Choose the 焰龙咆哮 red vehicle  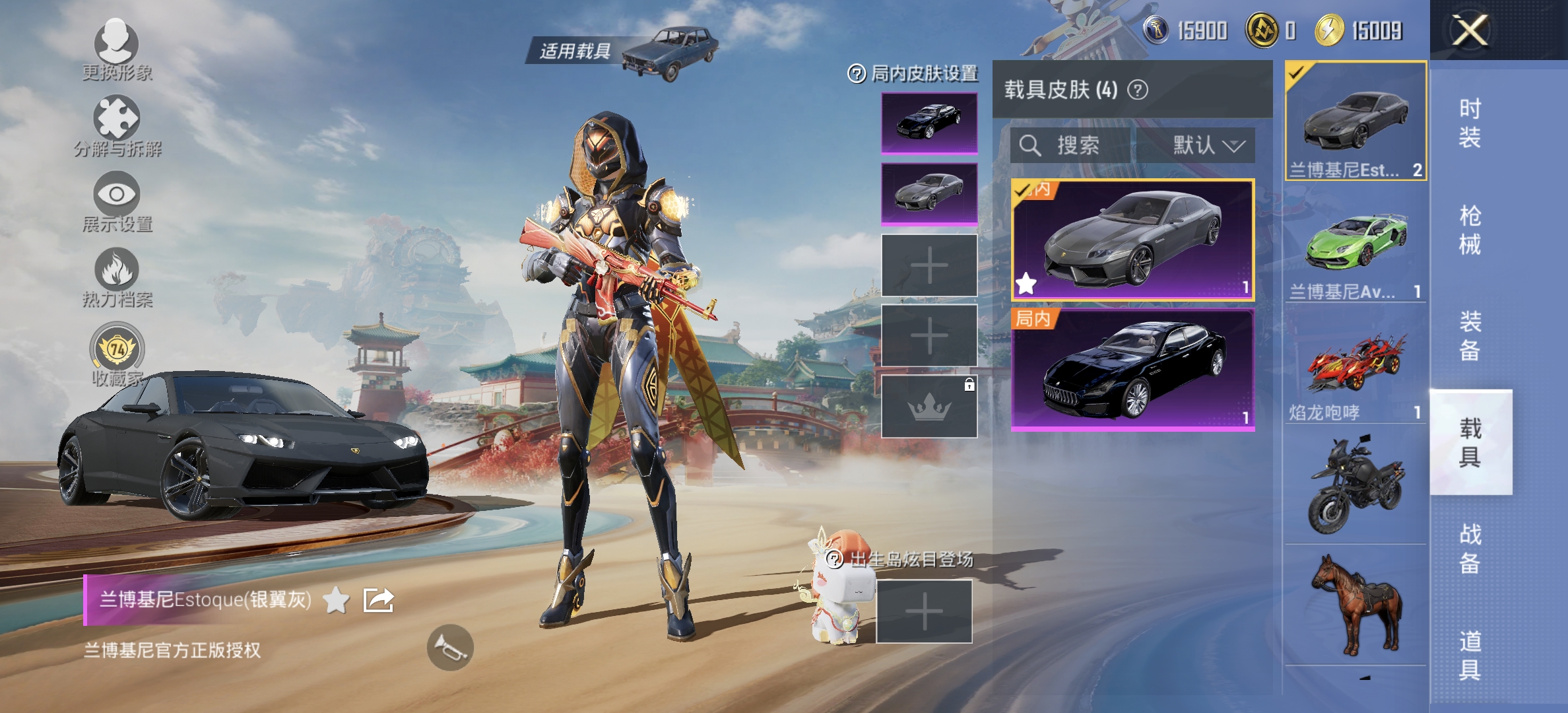point(1356,364)
